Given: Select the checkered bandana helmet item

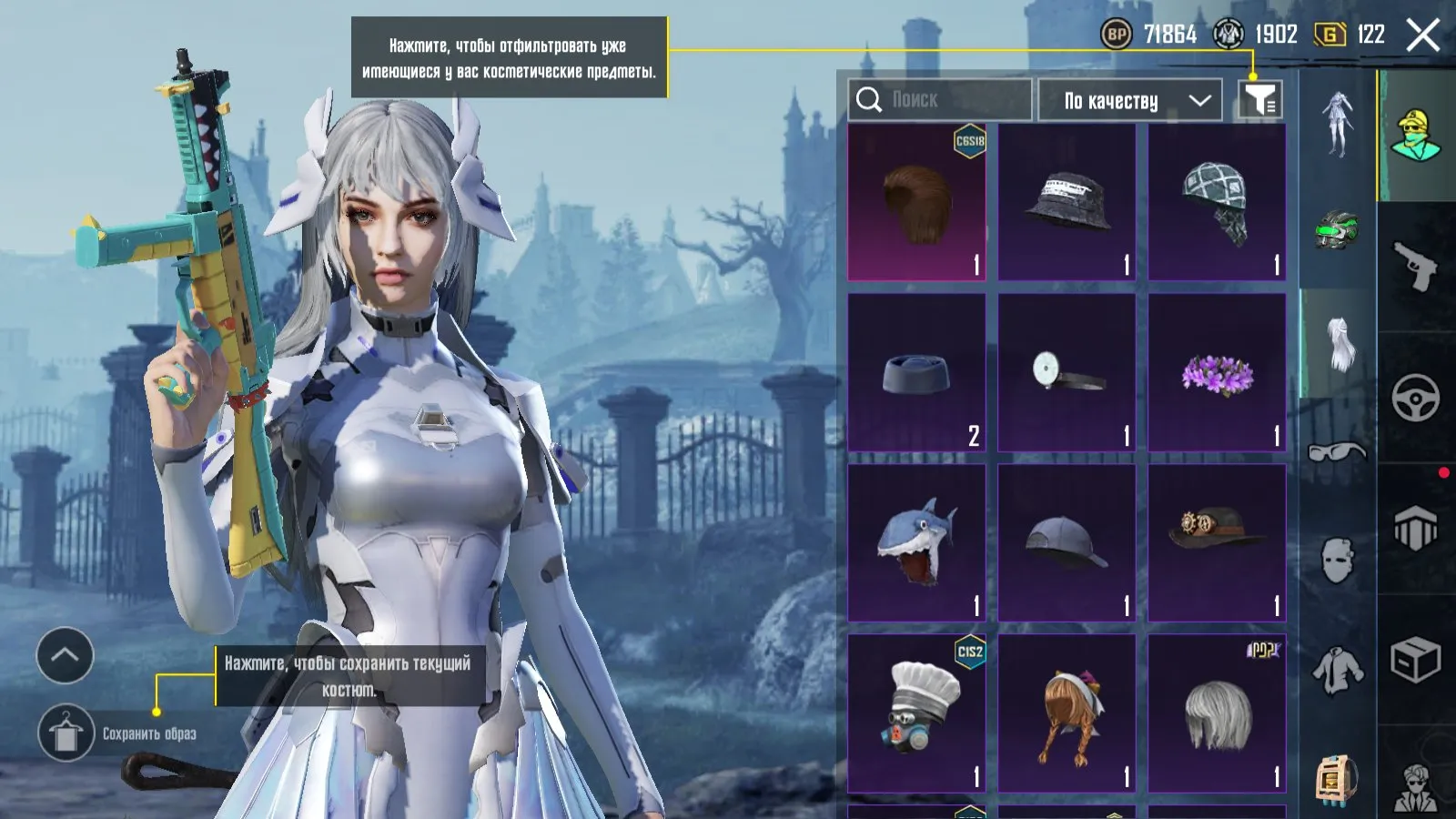Looking at the screenshot, I should (1217, 202).
